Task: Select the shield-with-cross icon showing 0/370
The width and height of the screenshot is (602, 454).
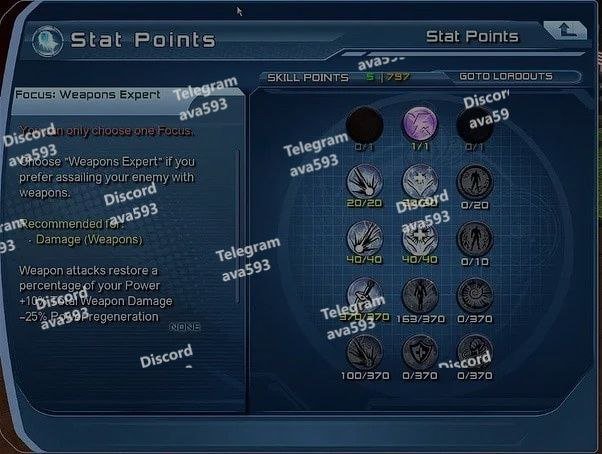Action: (x=420, y=352)
